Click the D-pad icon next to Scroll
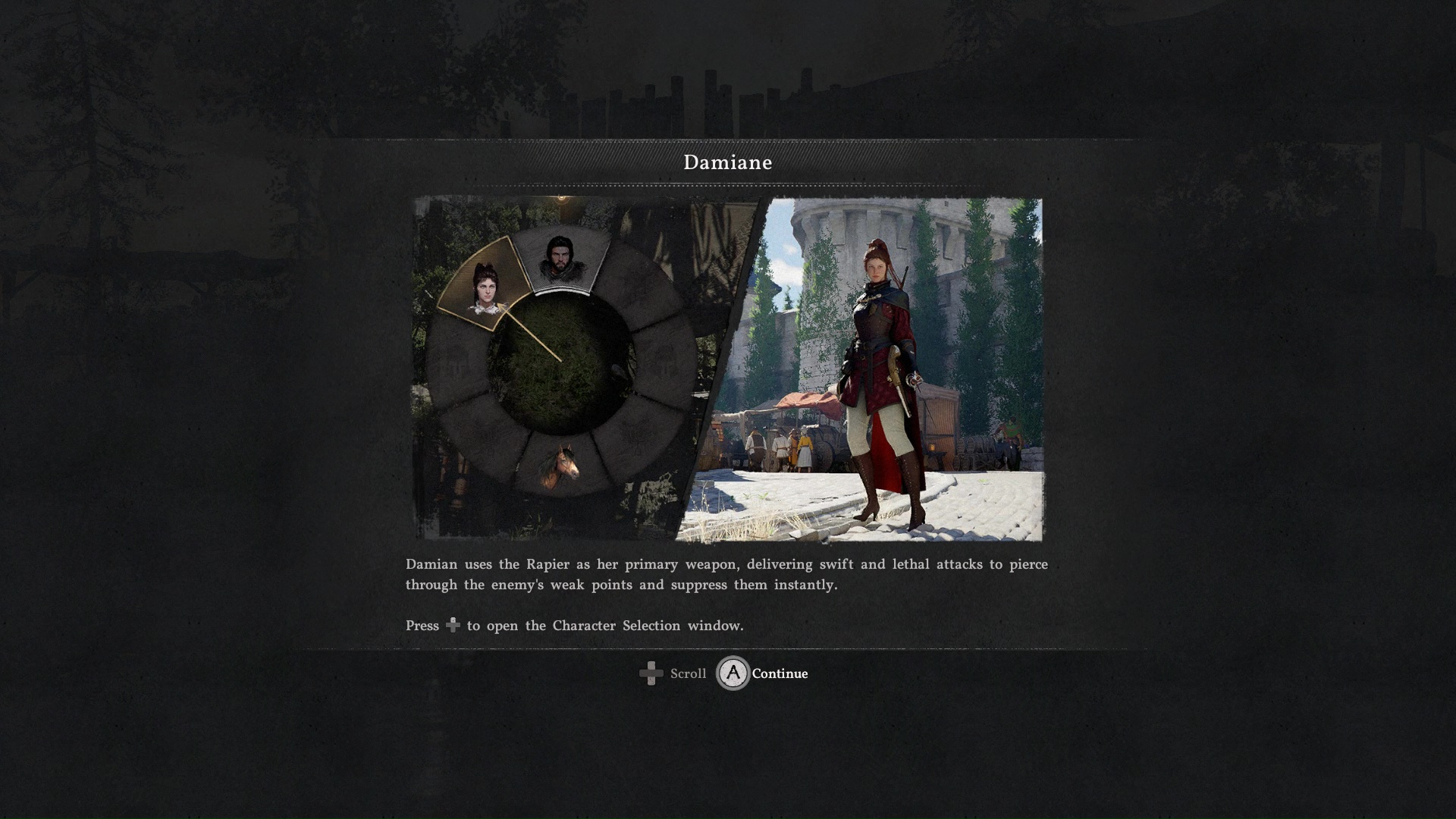The height and width of the screenshot is (819, 1456). 651,673
